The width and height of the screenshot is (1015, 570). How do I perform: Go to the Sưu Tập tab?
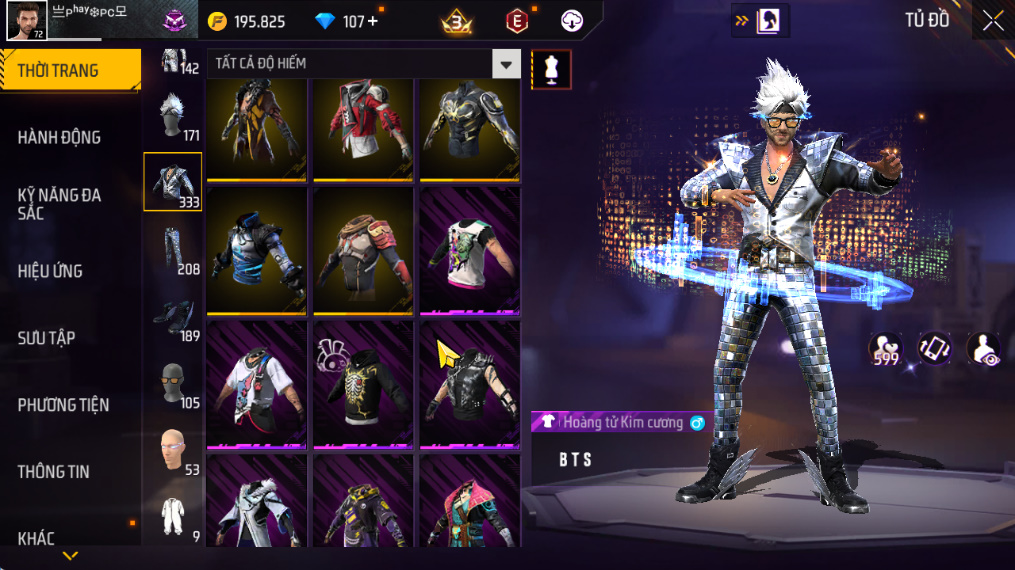(x=46, y=338)
